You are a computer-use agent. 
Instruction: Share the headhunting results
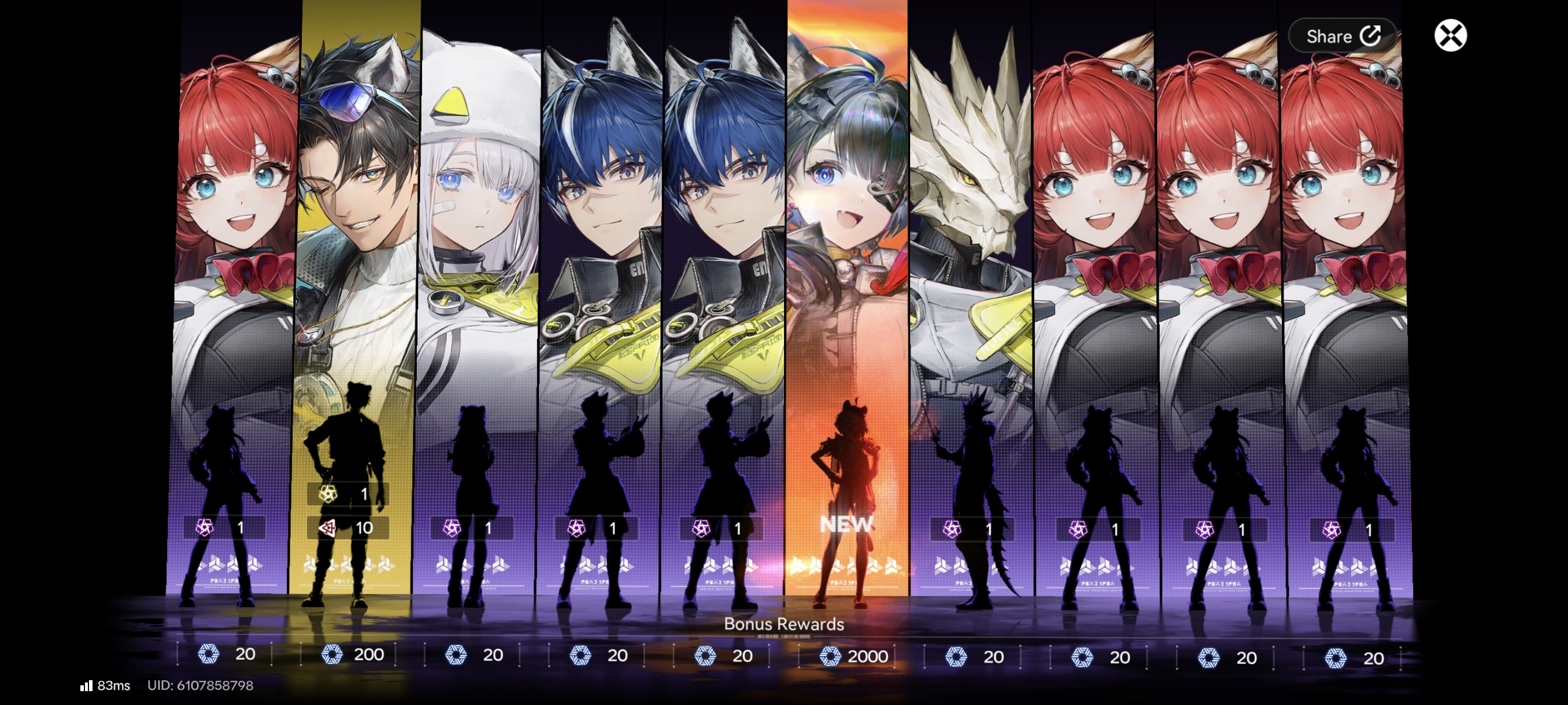pyautogui.click(x=1343, y=36)
